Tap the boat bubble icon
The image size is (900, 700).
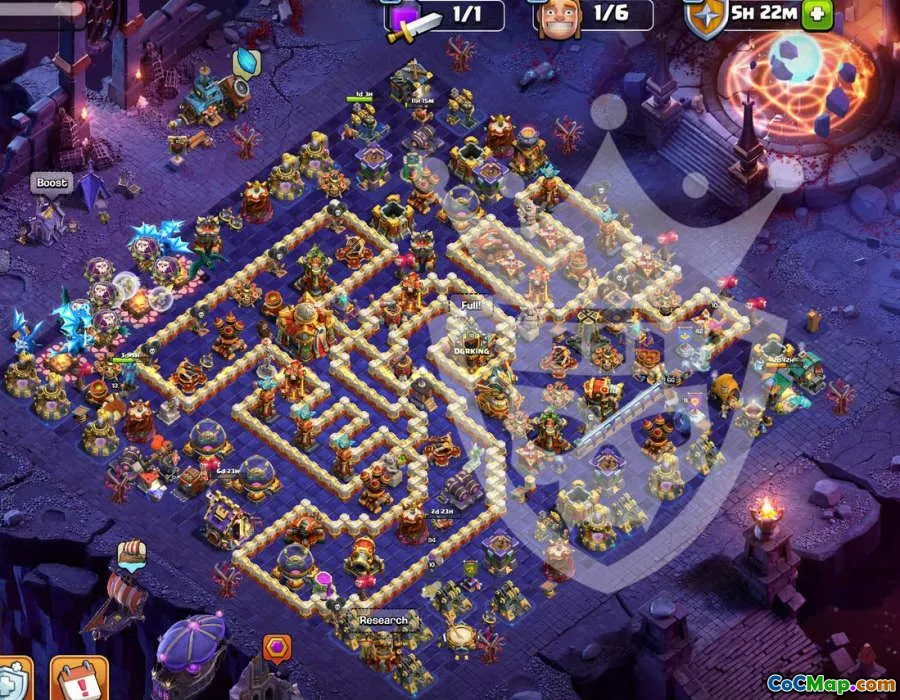[x=131, y=552]
